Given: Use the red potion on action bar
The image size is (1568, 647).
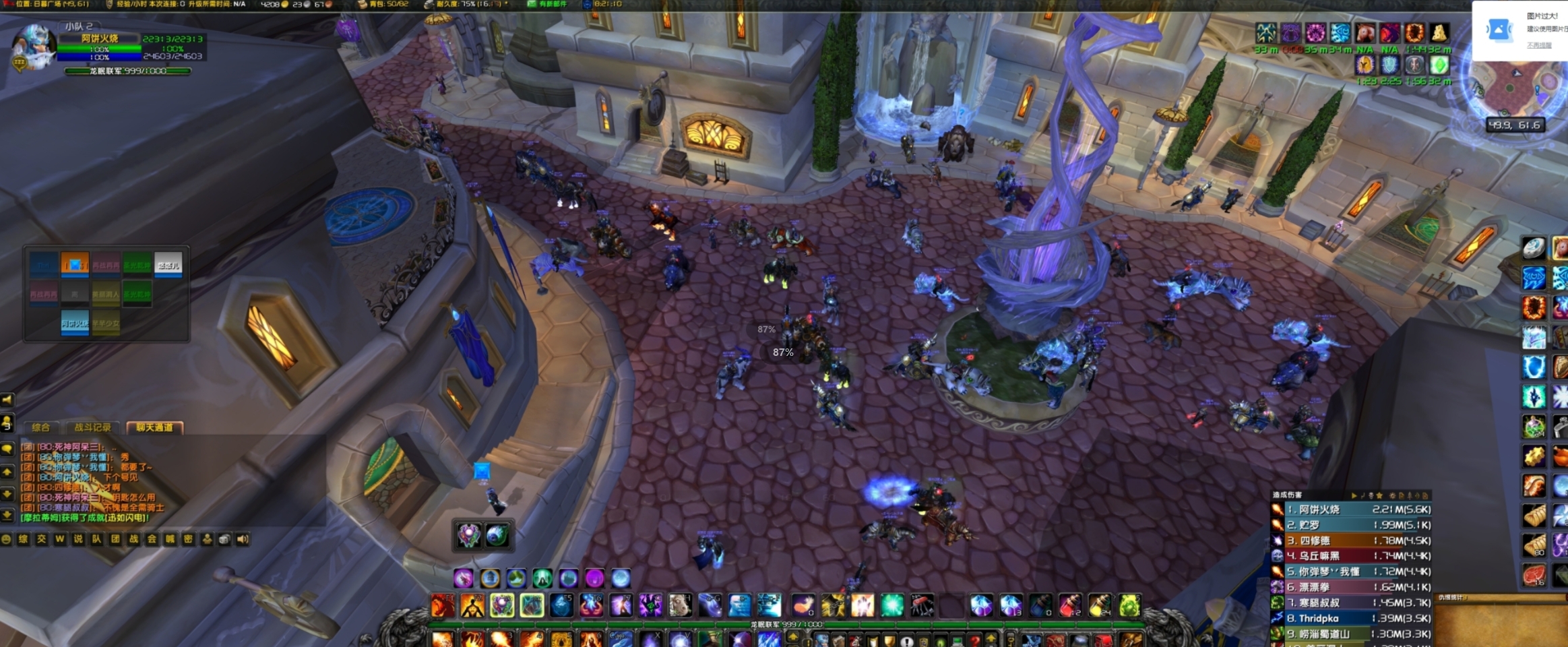Looking at the screenshot, I should [1069, 605].
